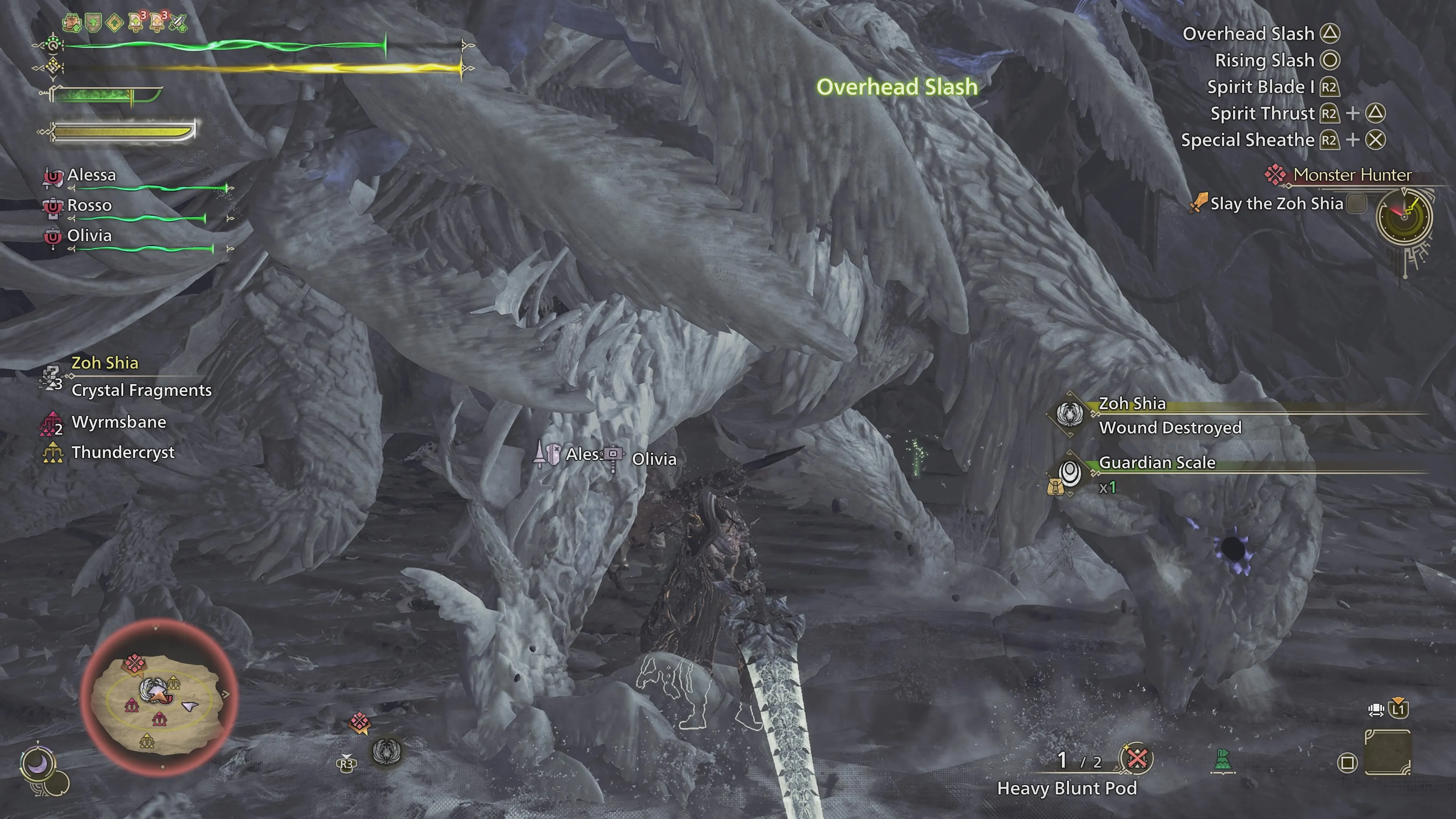
Task: Open the circular minimap
Action: pos(159,698)
